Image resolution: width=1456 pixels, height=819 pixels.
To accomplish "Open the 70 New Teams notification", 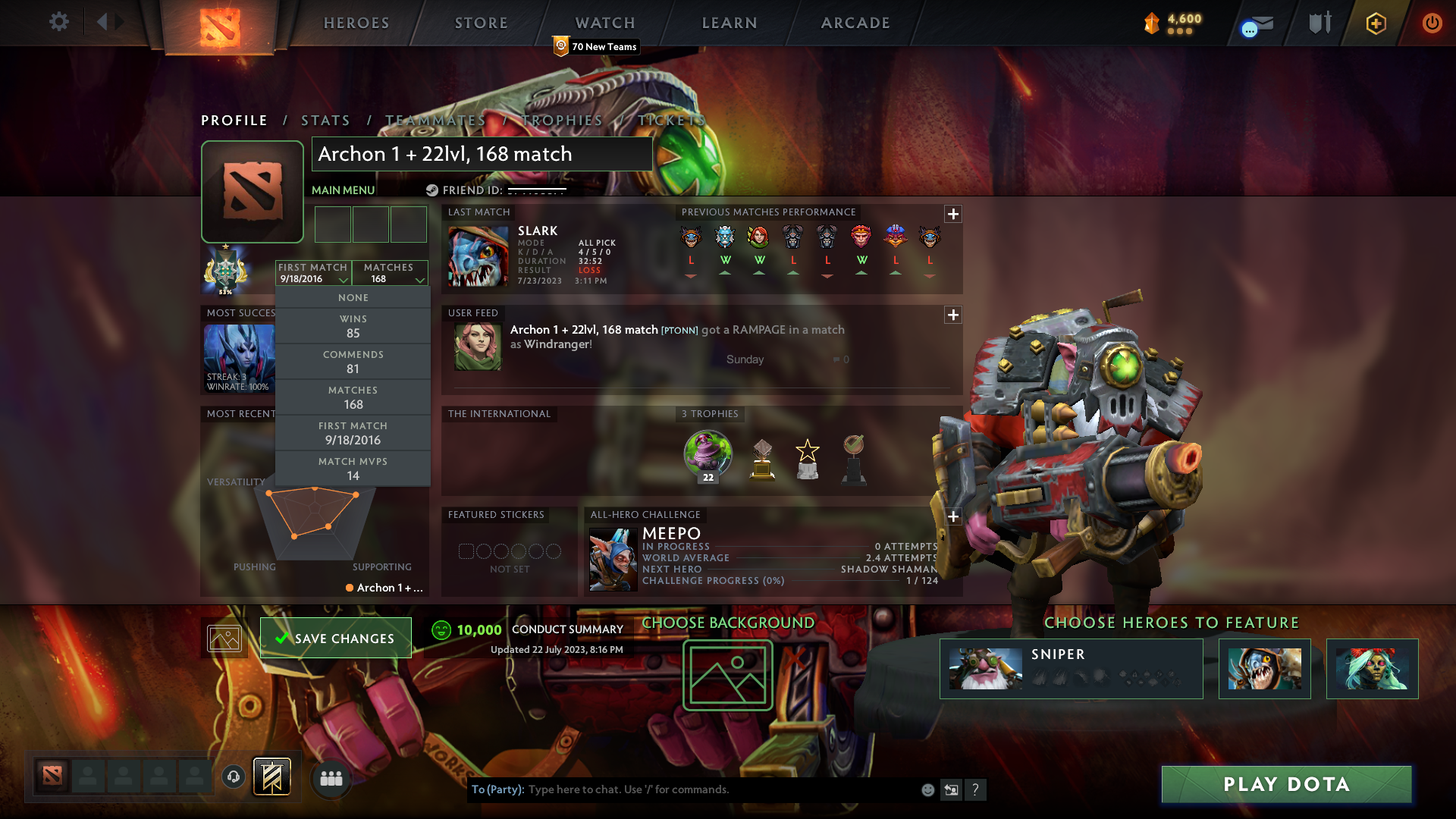I will click(x=596, y=46).
